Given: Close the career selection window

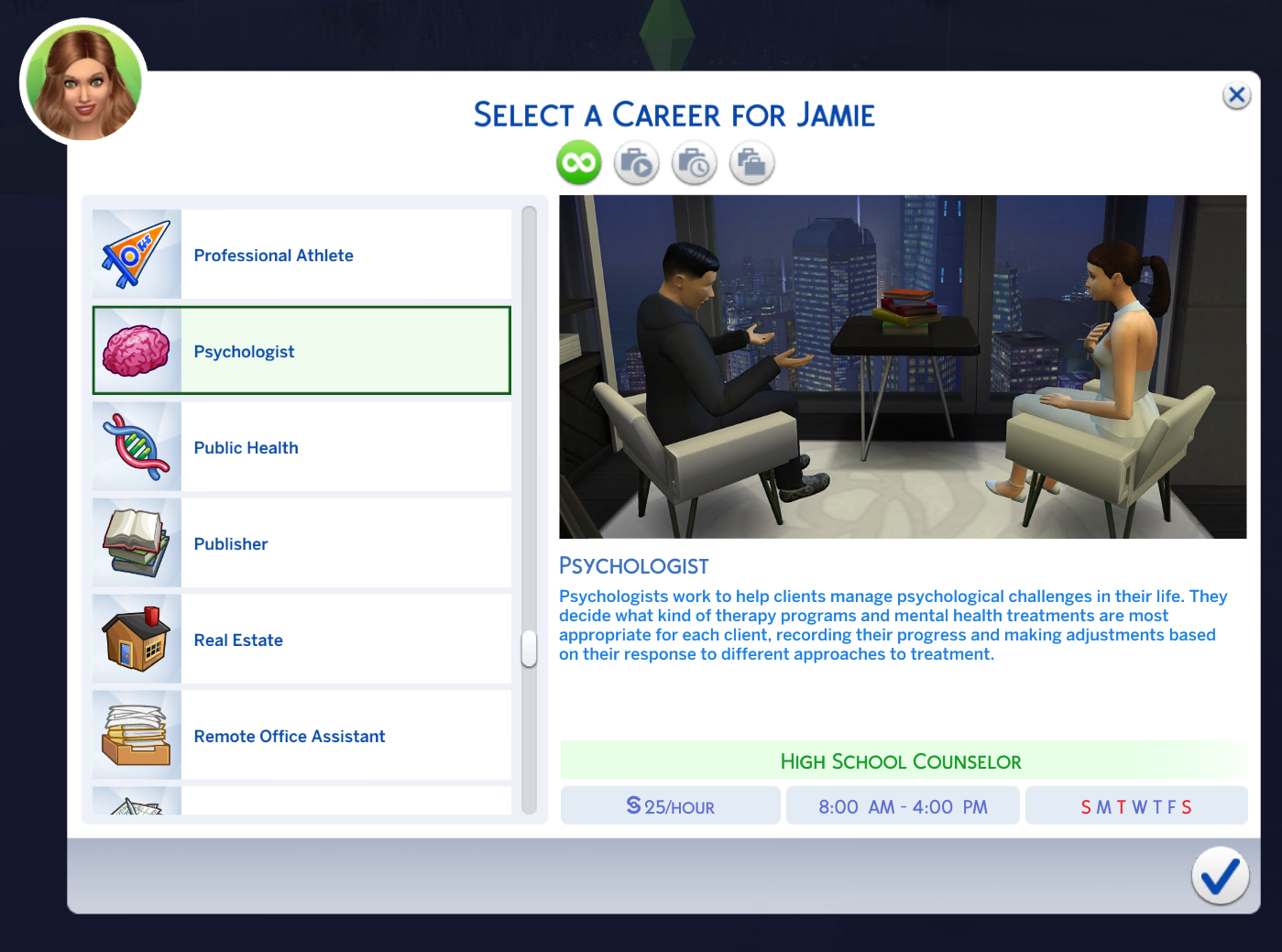Looking at the screenshot, I should (x=1236, y=94).
